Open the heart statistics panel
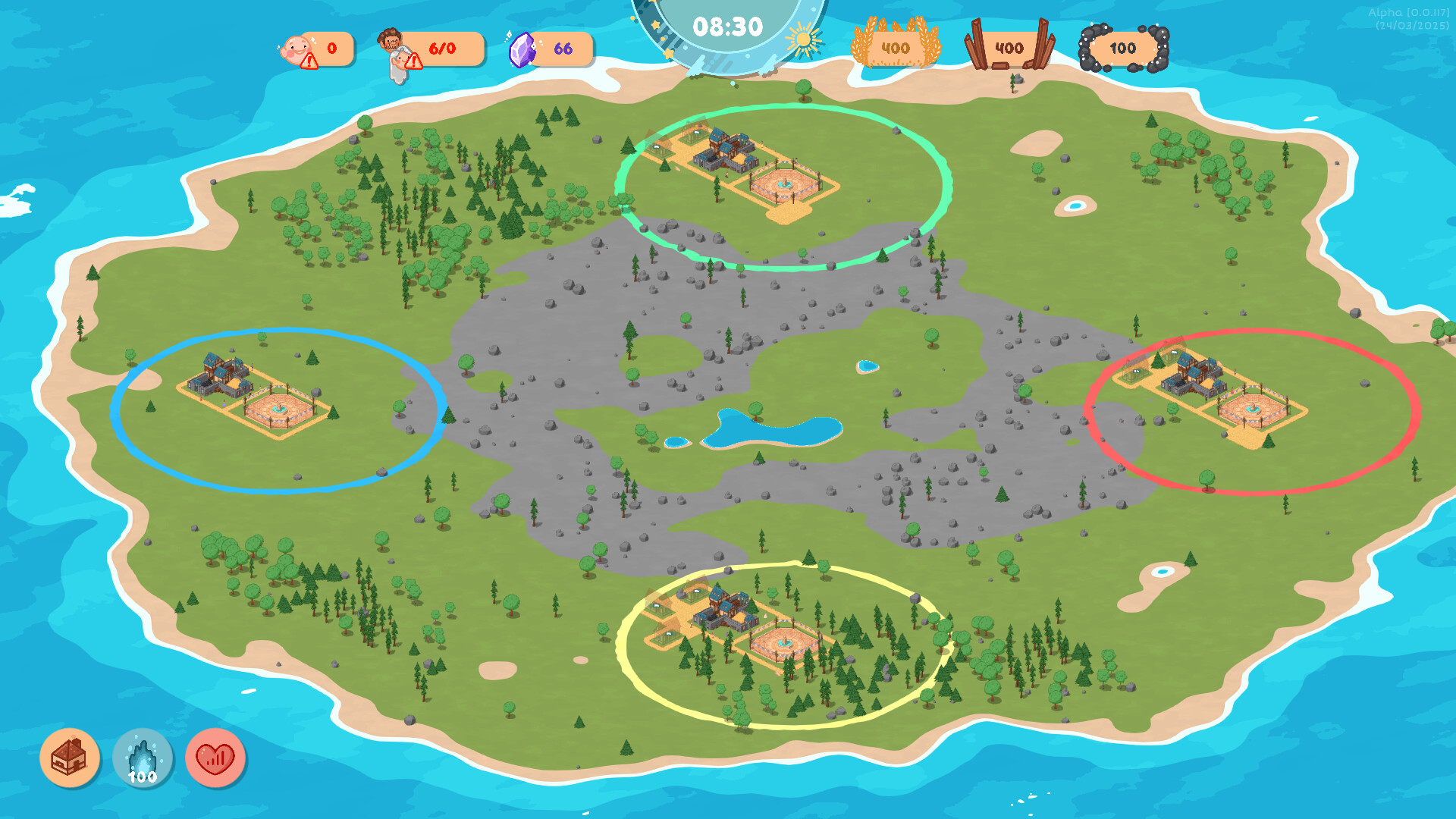Viewport: 1456px width, 819px height. point(215,758)
